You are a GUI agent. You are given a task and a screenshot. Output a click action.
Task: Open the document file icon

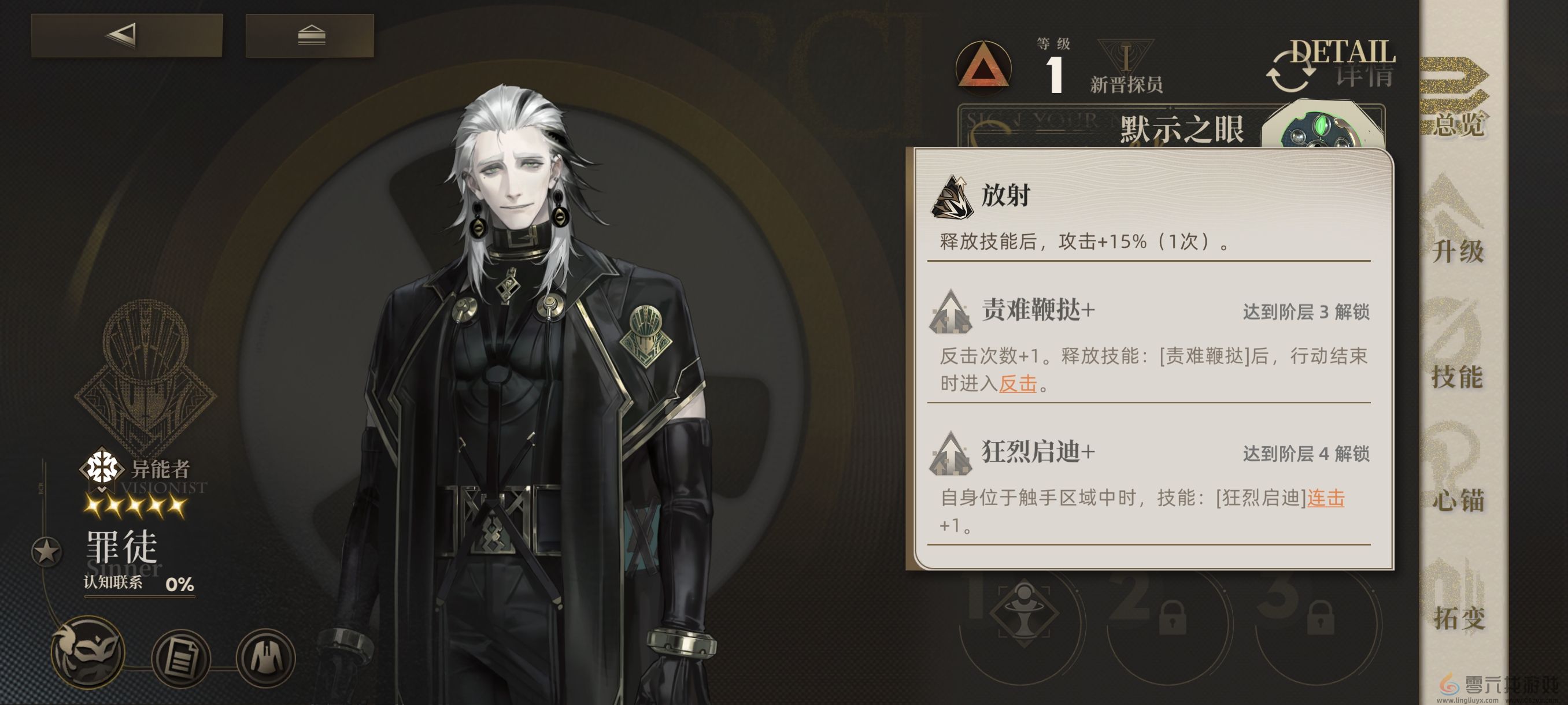[x=181, y=658]
